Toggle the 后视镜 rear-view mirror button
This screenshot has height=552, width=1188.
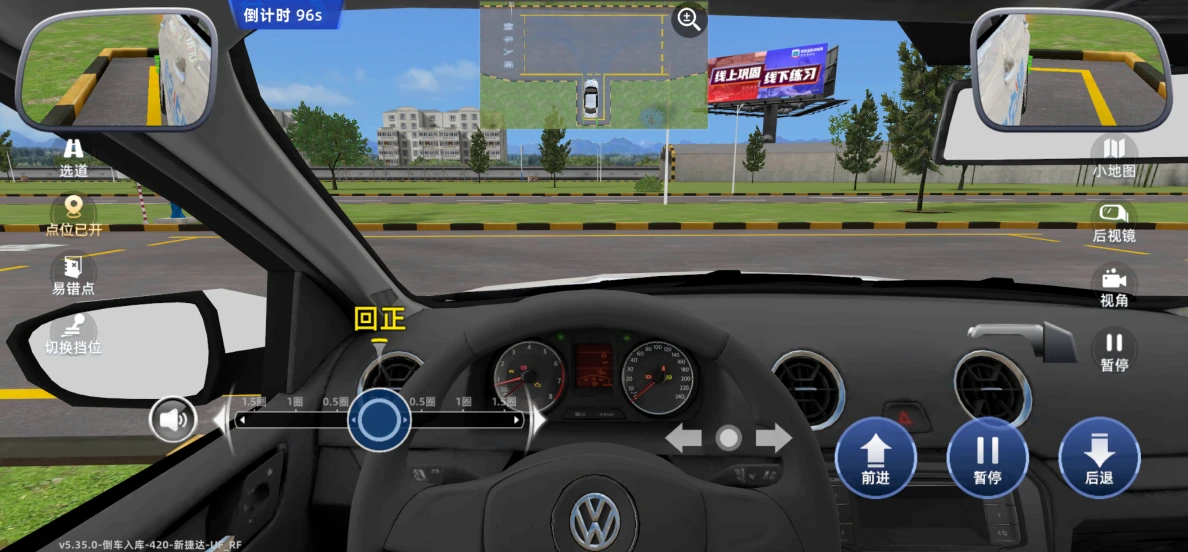click(x=1114, y=221)
